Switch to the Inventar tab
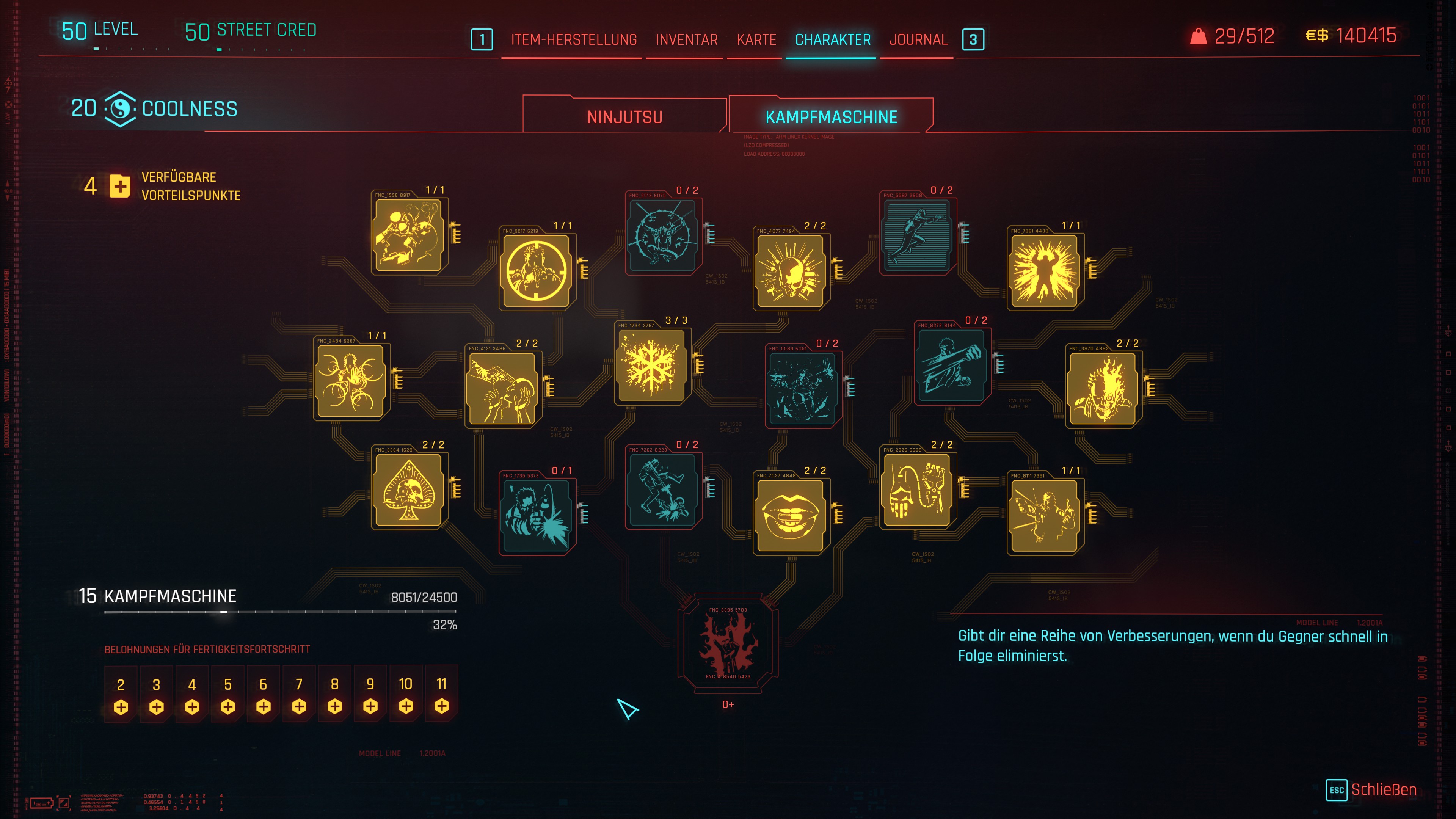 point(686,39)
